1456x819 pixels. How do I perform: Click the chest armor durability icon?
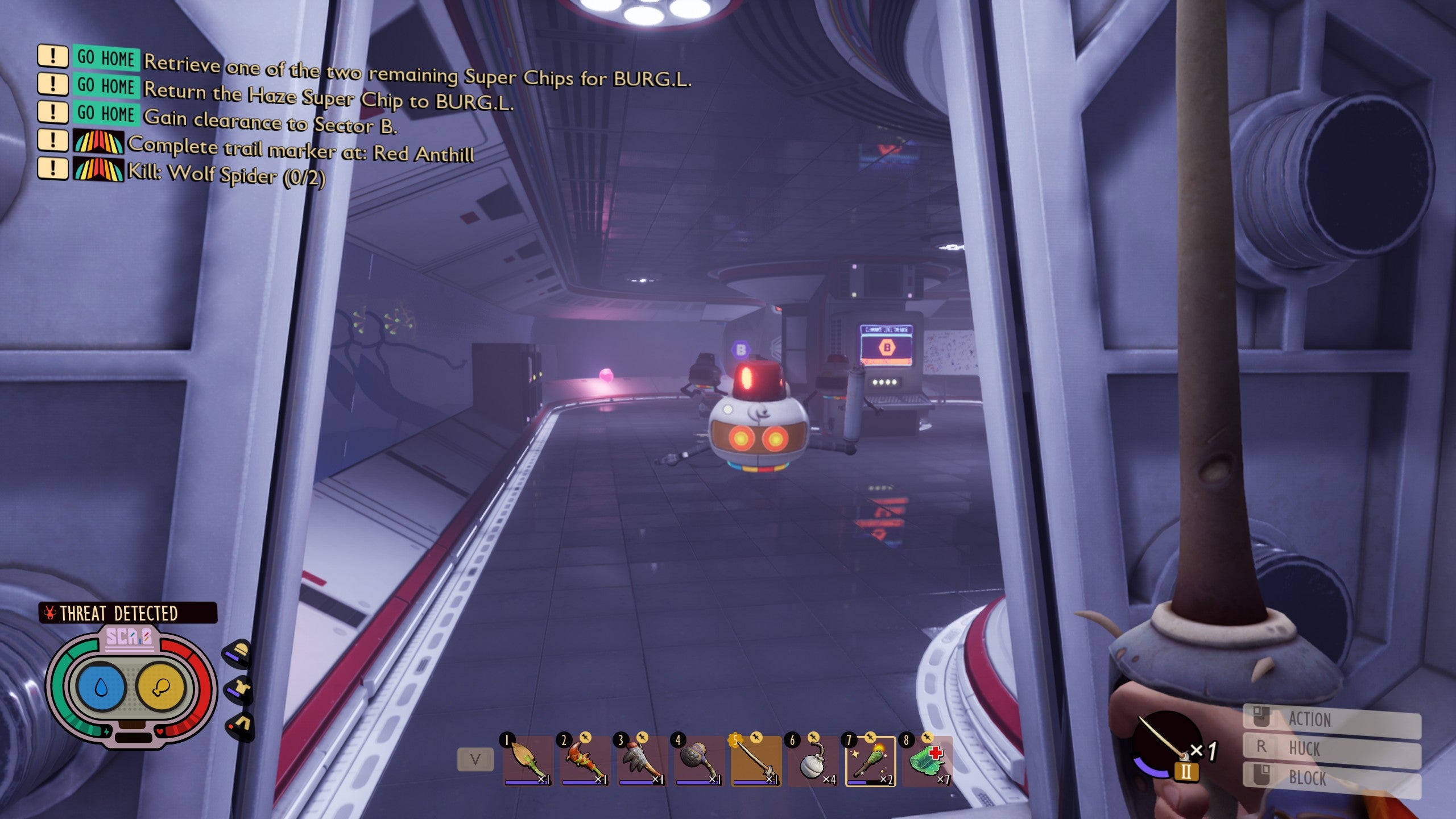point(239,690)
